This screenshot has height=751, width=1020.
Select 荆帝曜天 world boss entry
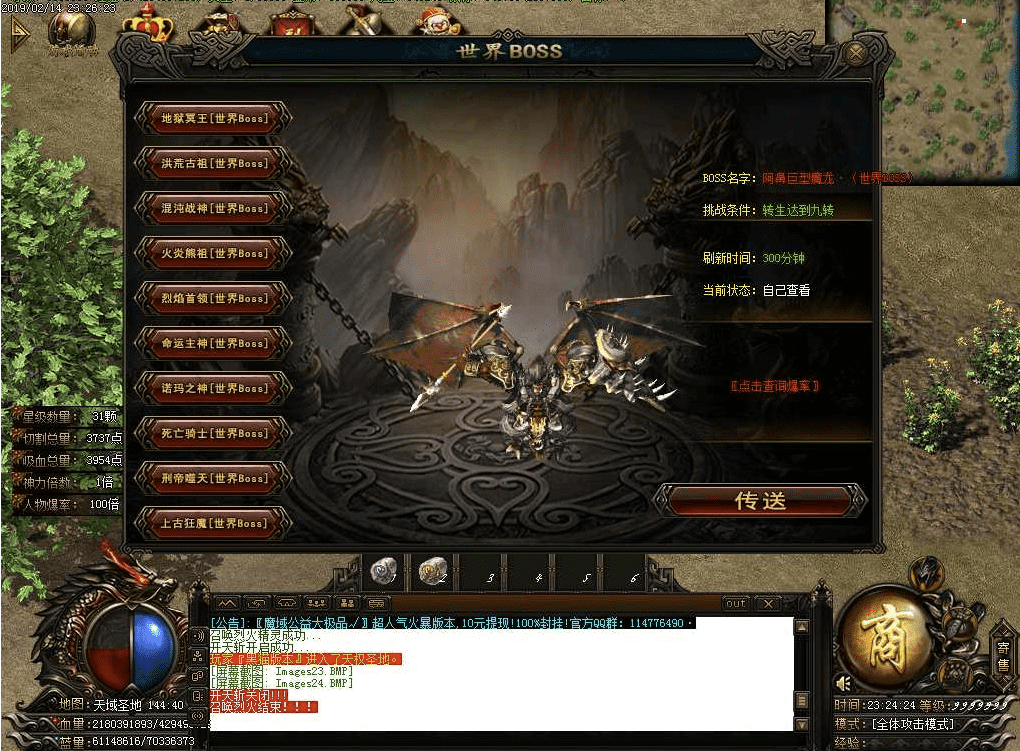[x=214, y=478]
